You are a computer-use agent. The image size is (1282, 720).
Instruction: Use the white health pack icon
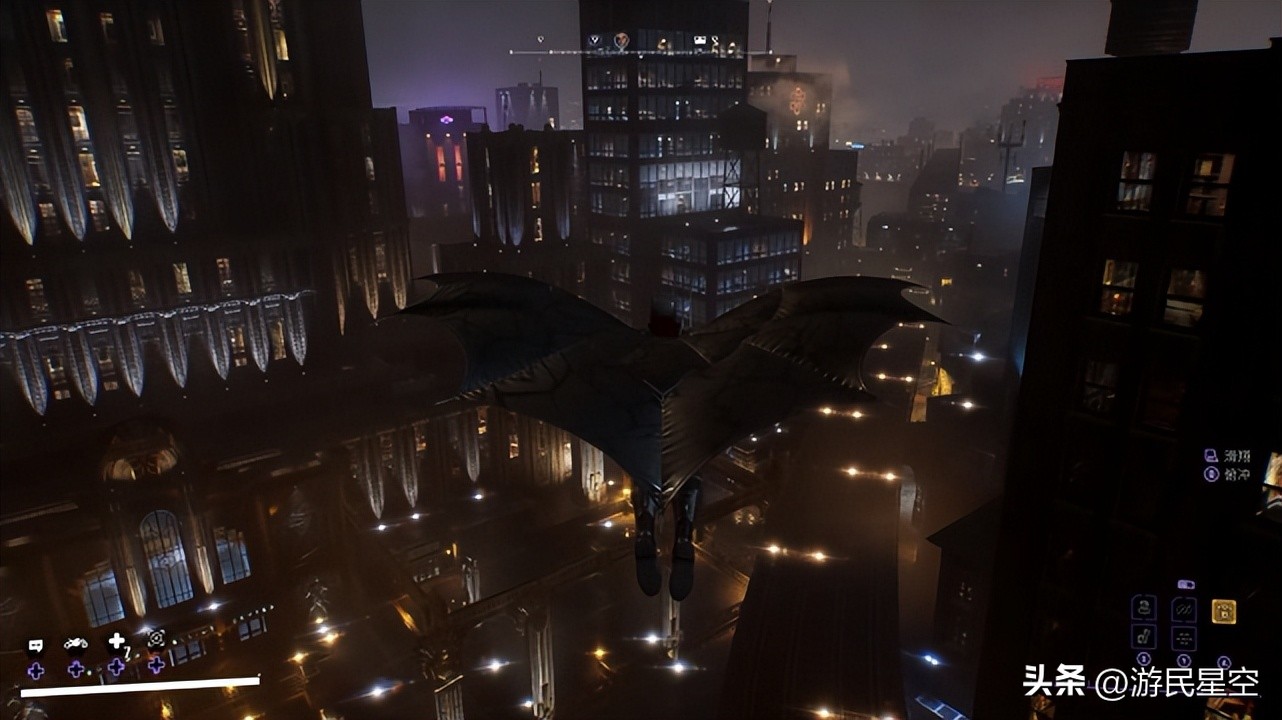pos(117,641)
